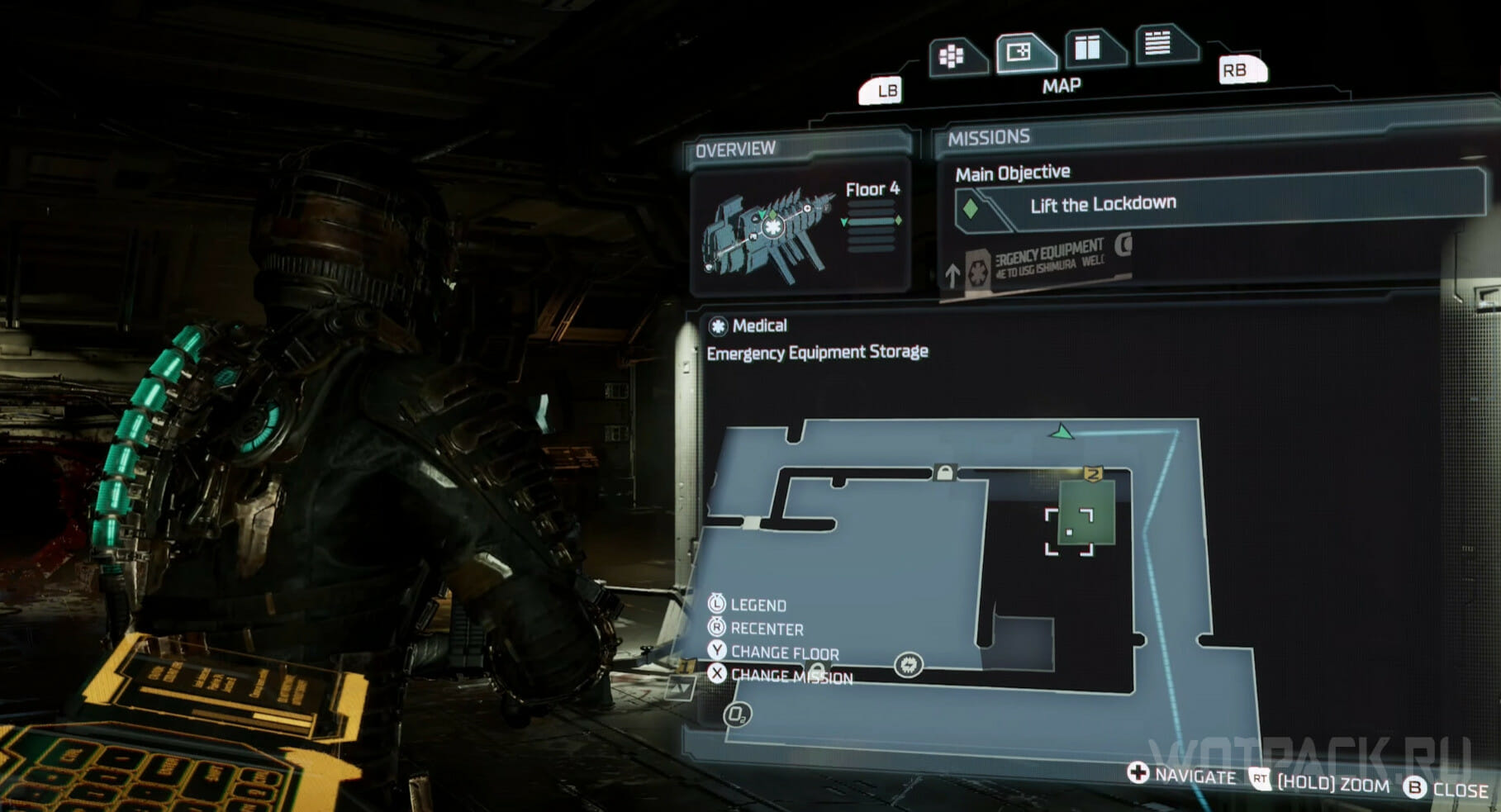The height and width of the screenshot is (812, 1501).
Task: Click the circular arrows map marker
Action: pos(908,664)
